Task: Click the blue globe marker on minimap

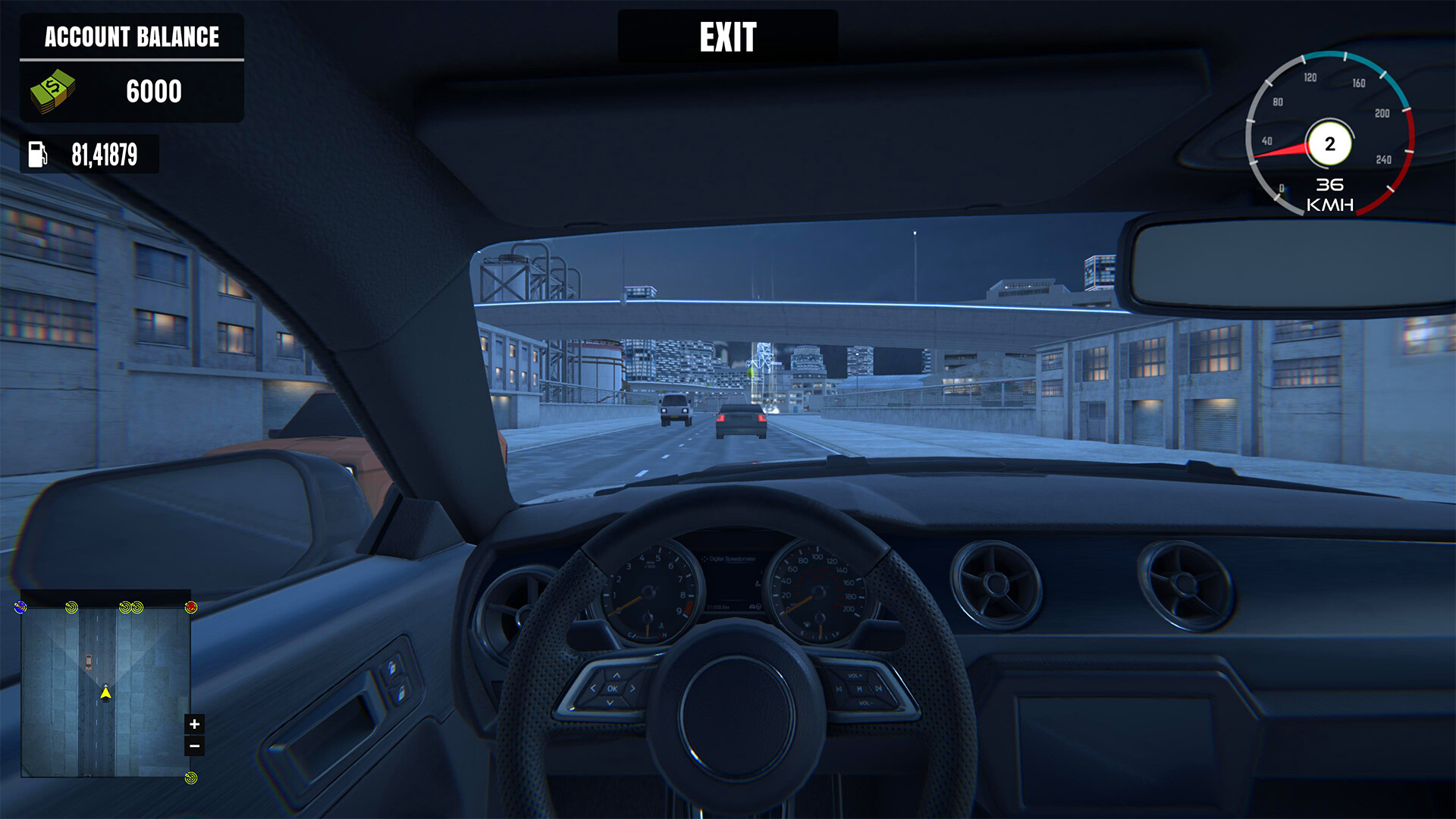Action: 20,607
